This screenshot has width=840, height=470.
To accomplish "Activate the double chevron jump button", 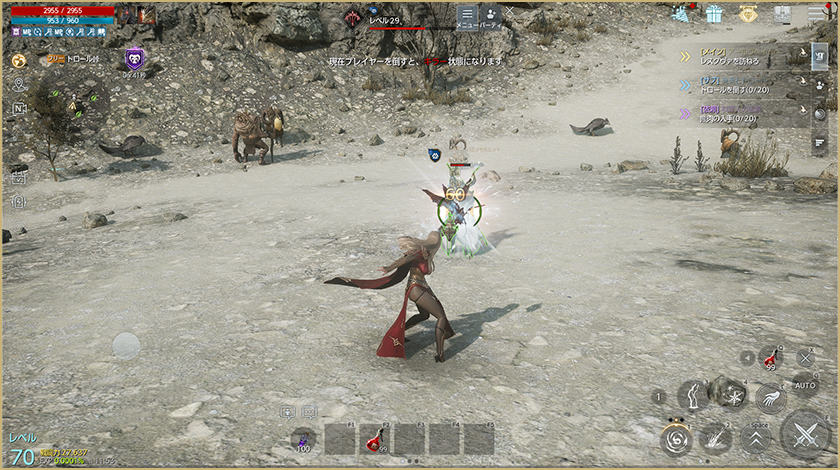I will tap(757, 436).
